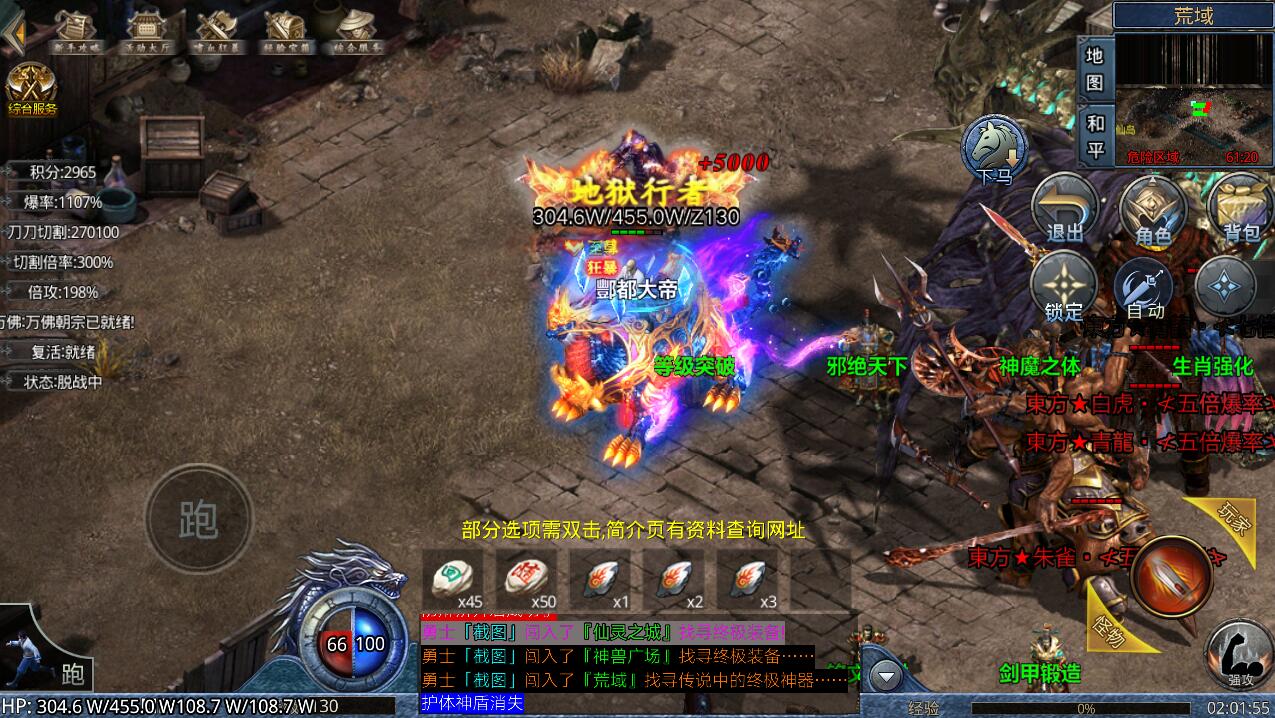Trigger the 强攻 power attack button
1275x718 pixels.
1238,653
